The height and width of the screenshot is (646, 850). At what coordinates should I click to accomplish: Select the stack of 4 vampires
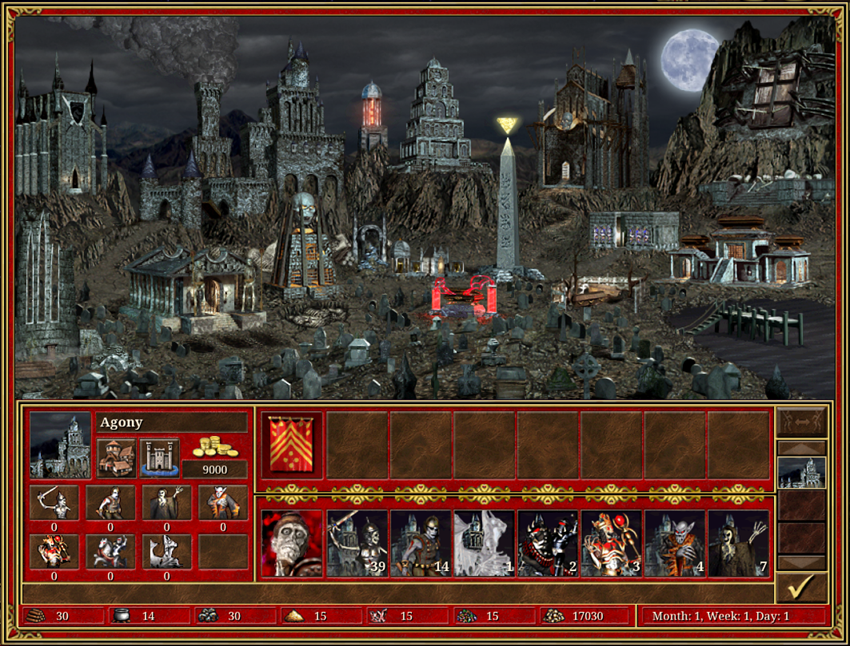pyautogui.click(x=675, y=544)
